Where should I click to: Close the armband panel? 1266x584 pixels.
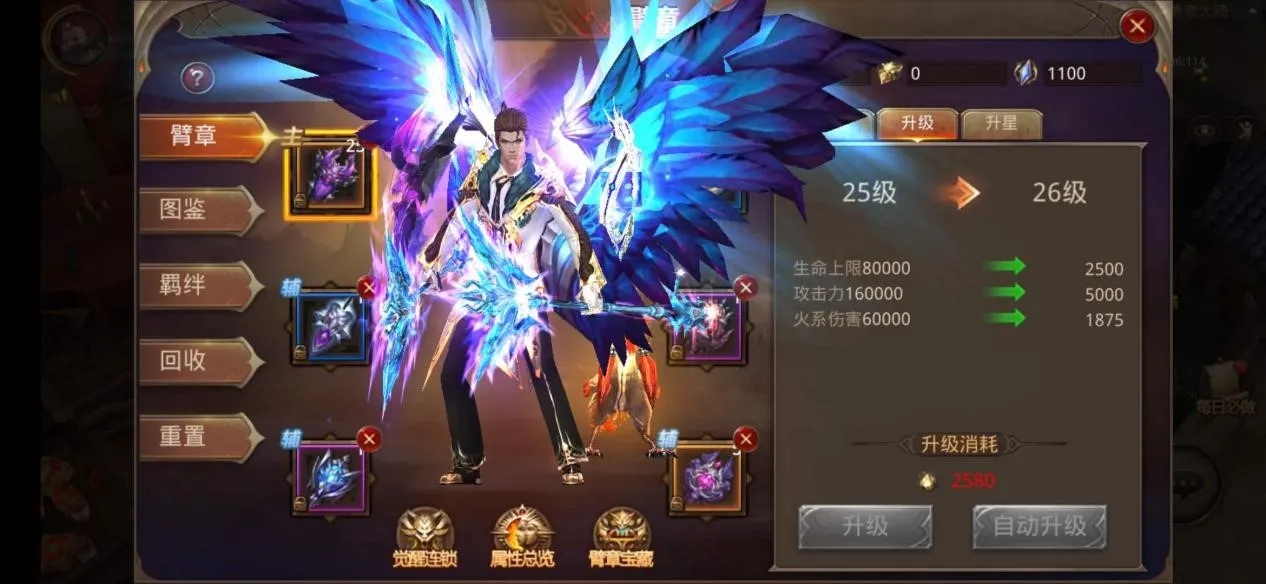pos(1136,27)
